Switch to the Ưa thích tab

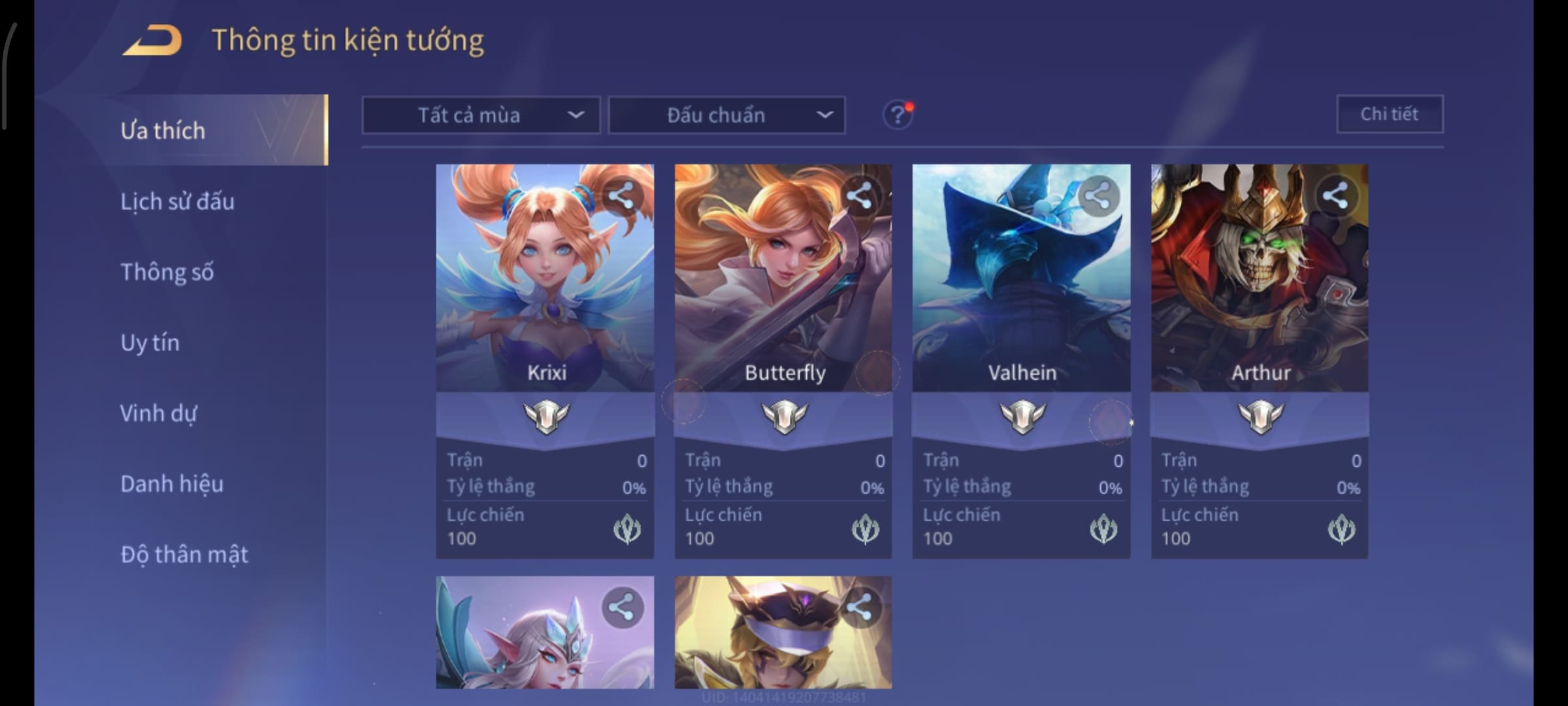click(163, 131)
